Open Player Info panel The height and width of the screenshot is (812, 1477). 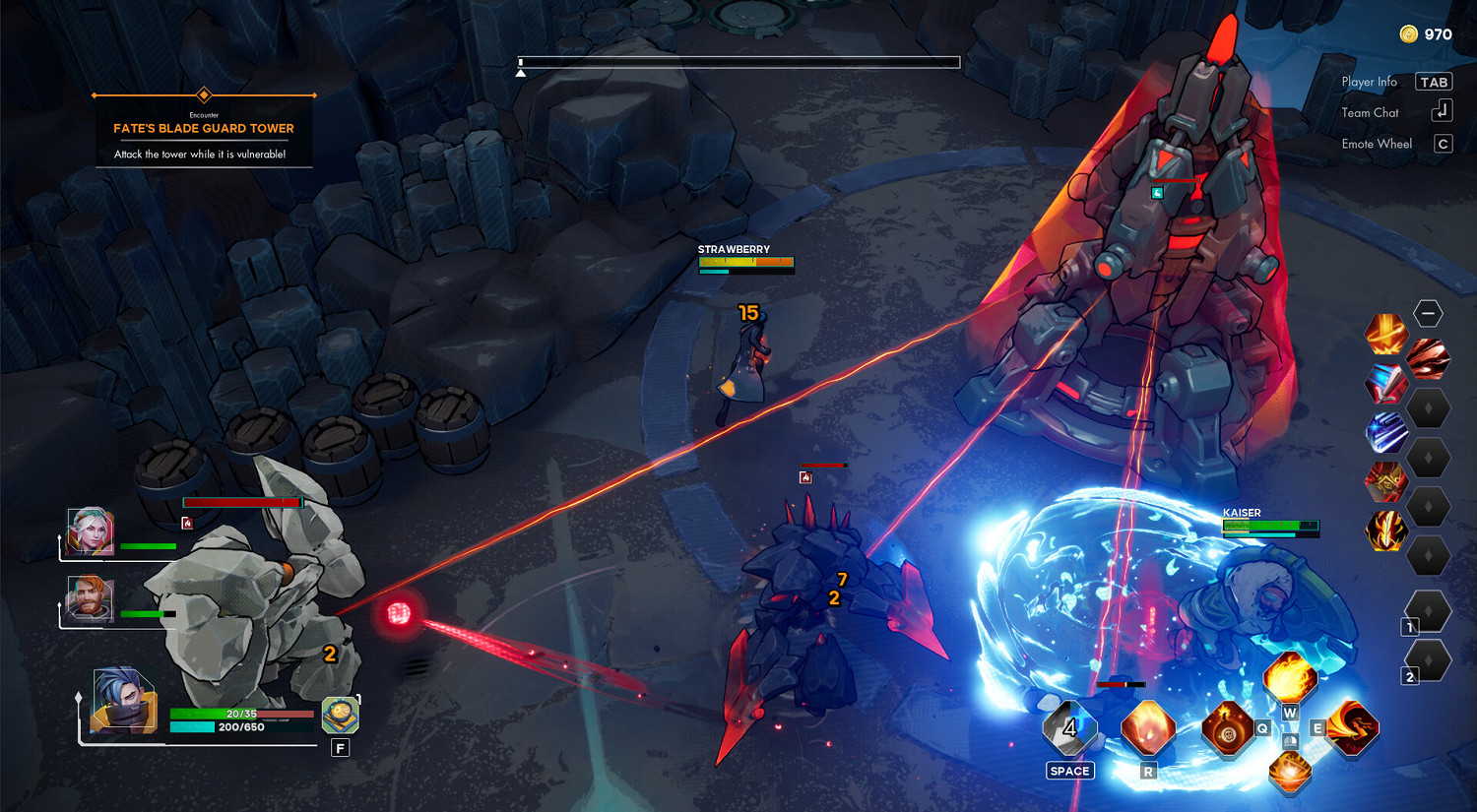click(x=1434, y=82)
